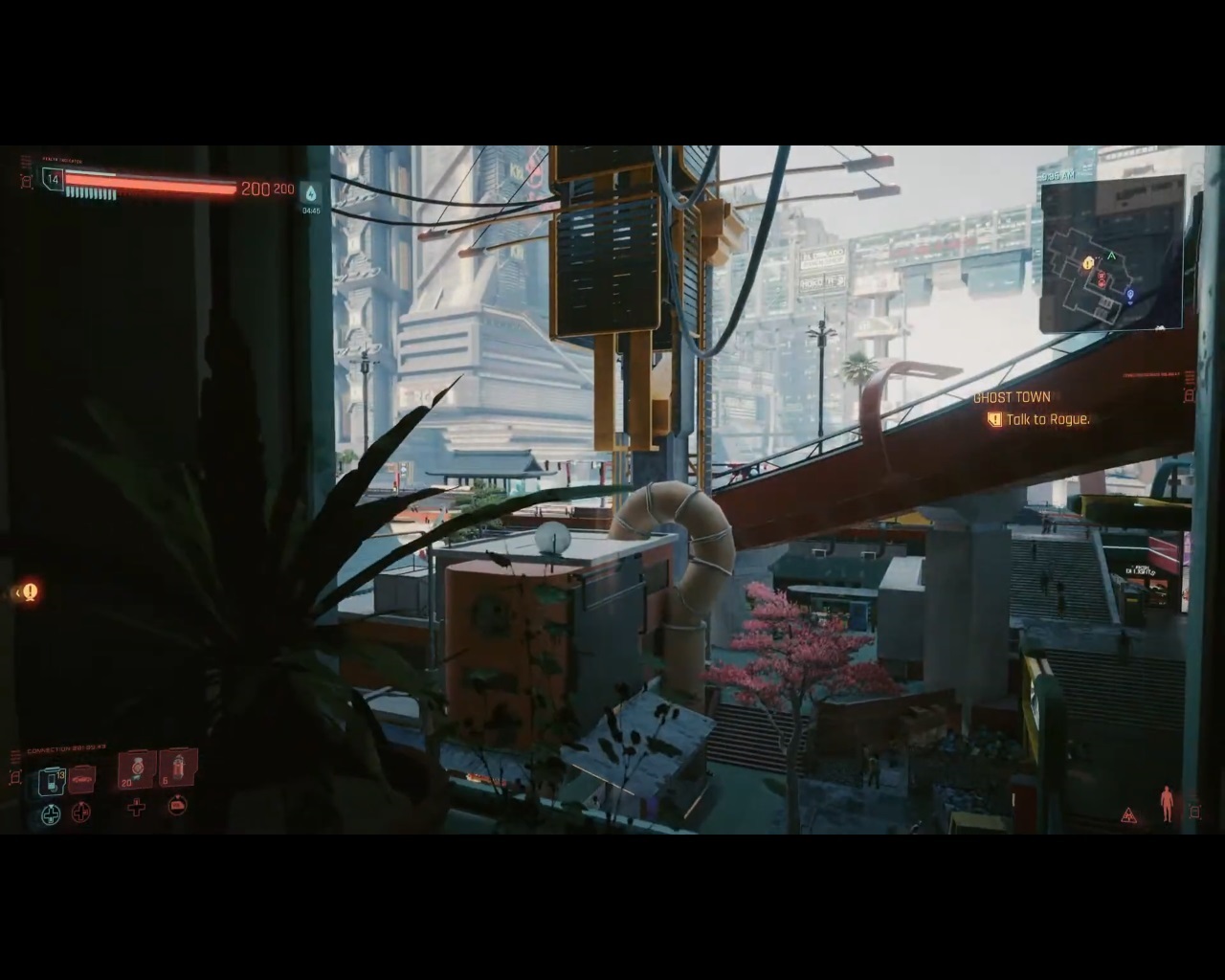Open the Ghost Town quest tracker
1225x980 pixels.
[x=1012, y=397]
